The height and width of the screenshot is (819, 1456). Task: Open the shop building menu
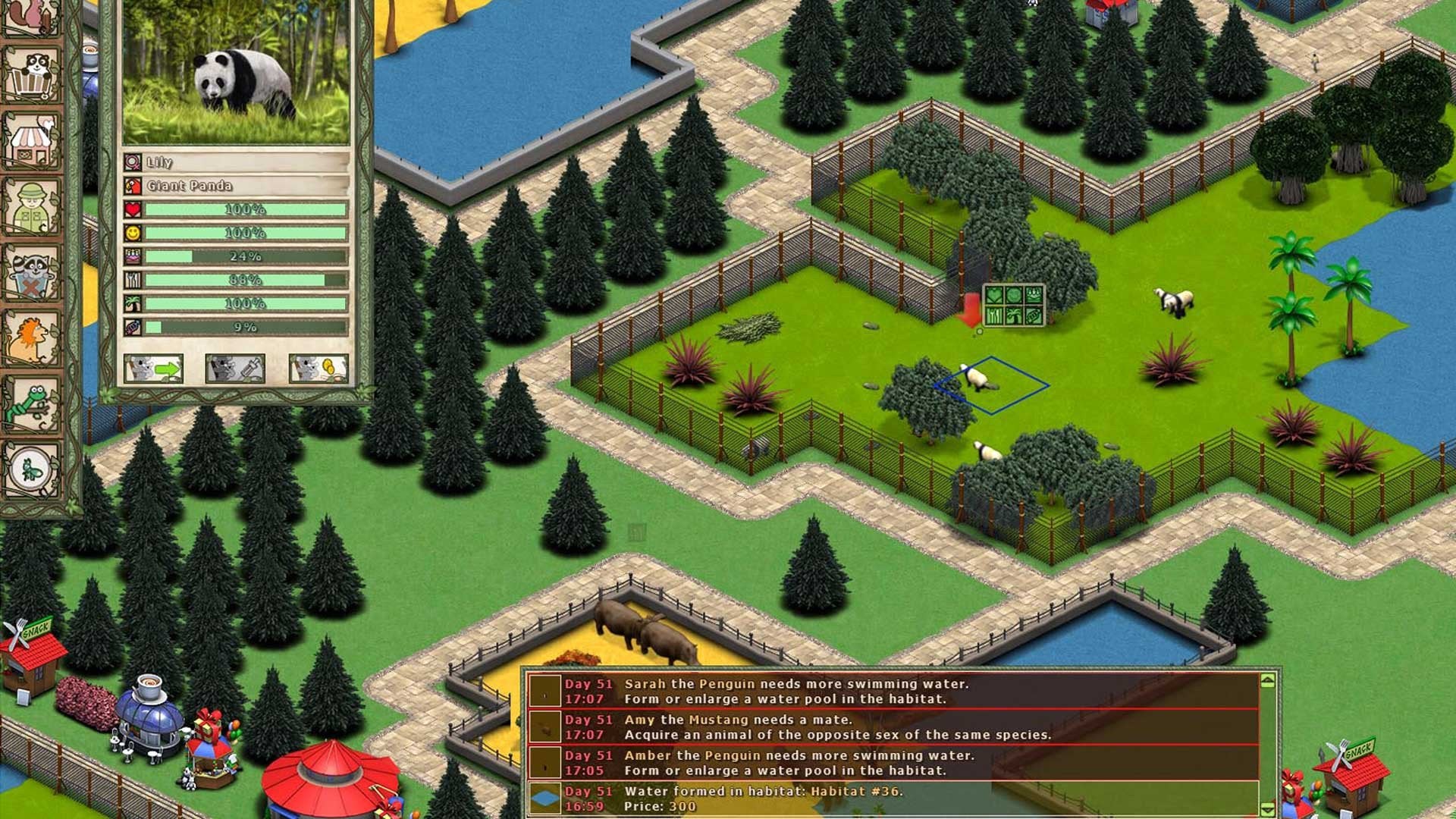tap(32, 140)
